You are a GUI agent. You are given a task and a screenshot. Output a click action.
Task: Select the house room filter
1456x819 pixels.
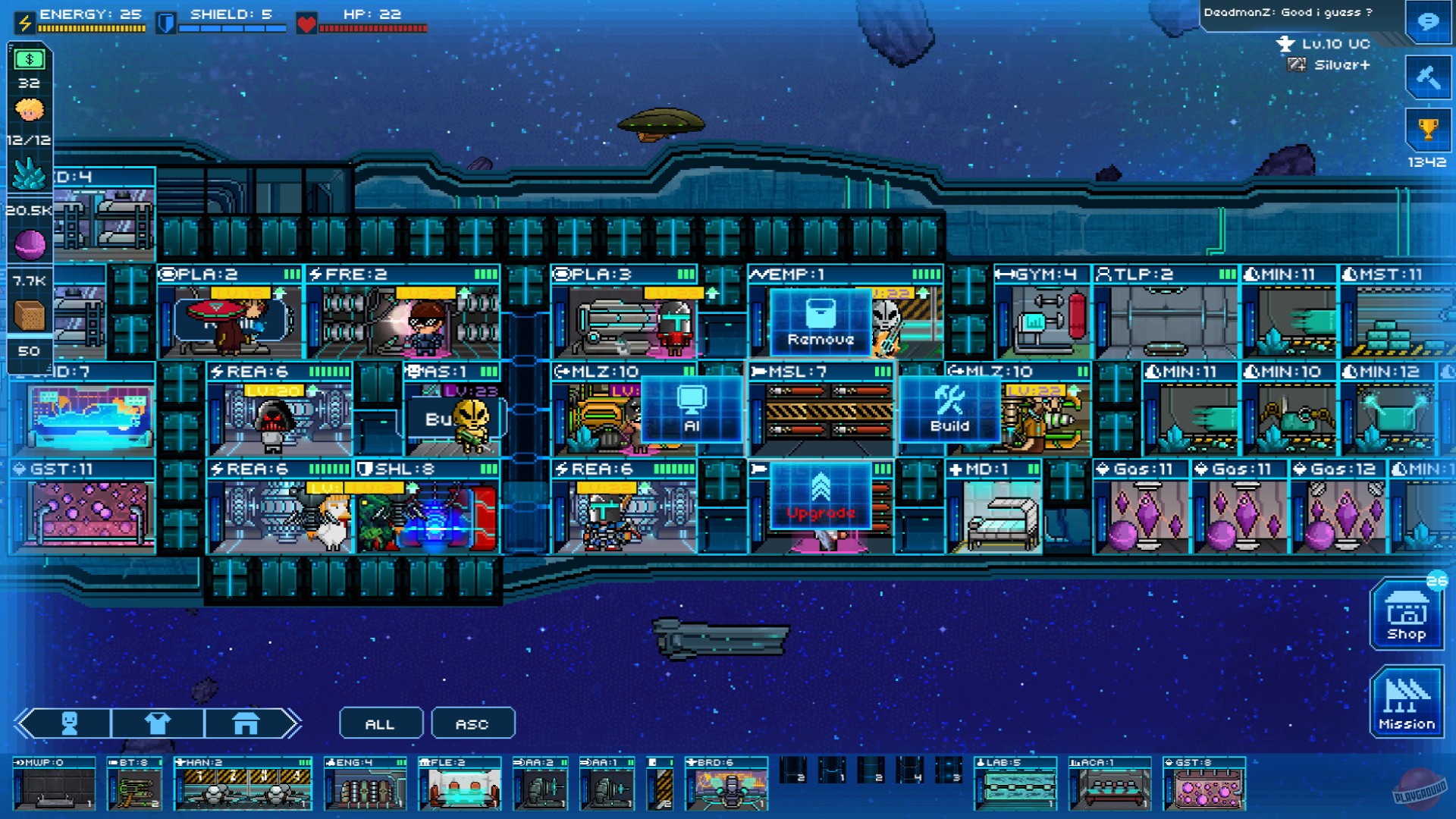click(246, 723)
